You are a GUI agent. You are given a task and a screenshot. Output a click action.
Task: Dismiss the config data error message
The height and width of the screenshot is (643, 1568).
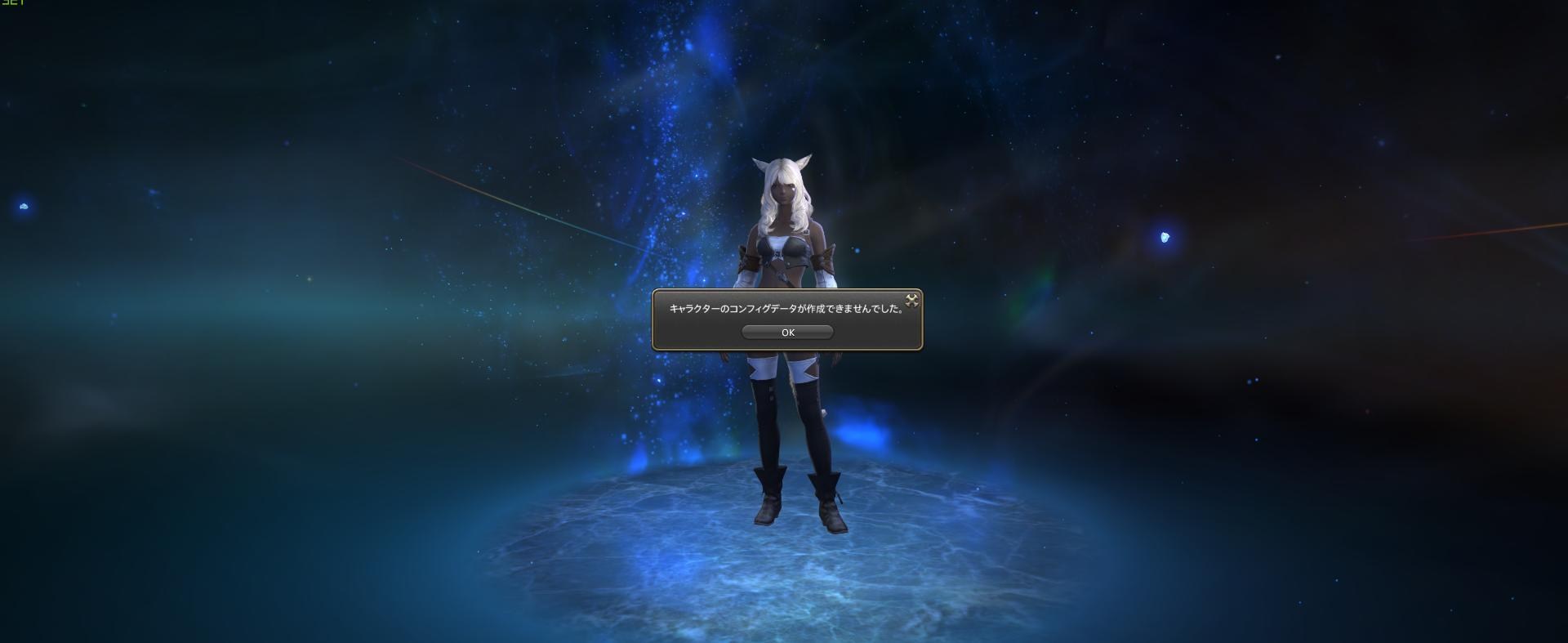coord(786,332)
